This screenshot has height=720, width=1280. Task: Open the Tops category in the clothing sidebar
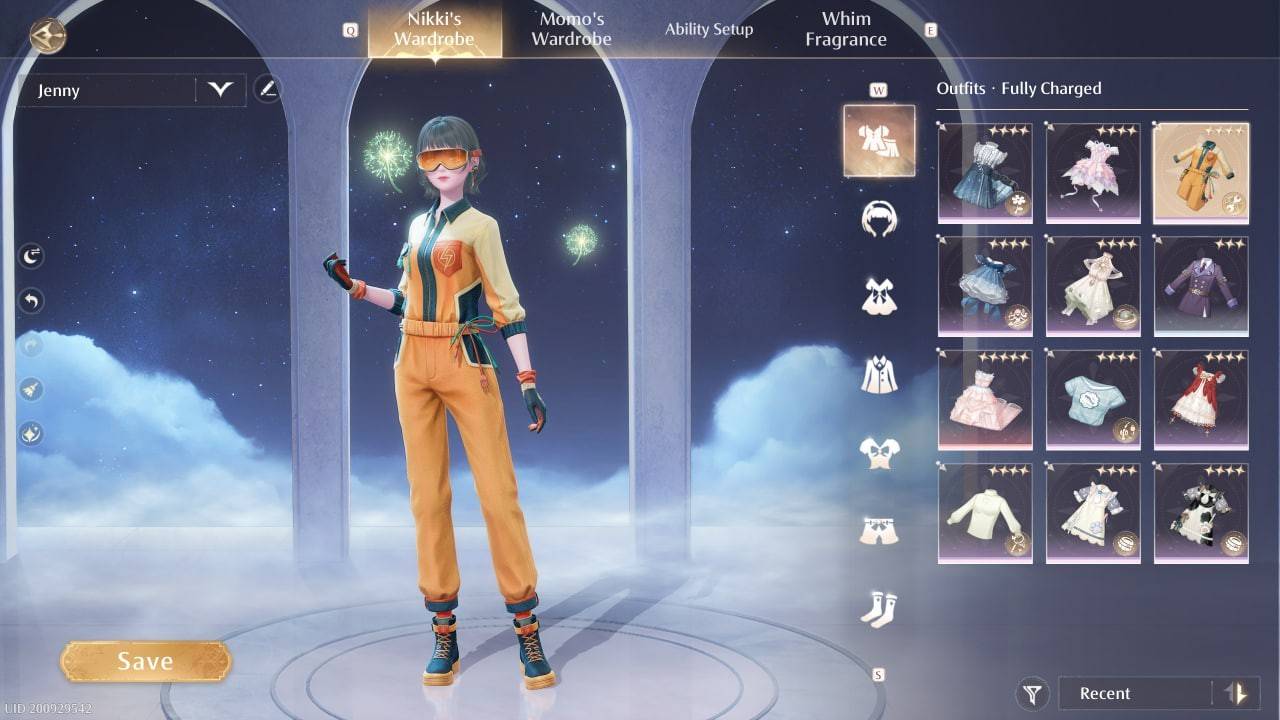(x=878, y=452)
